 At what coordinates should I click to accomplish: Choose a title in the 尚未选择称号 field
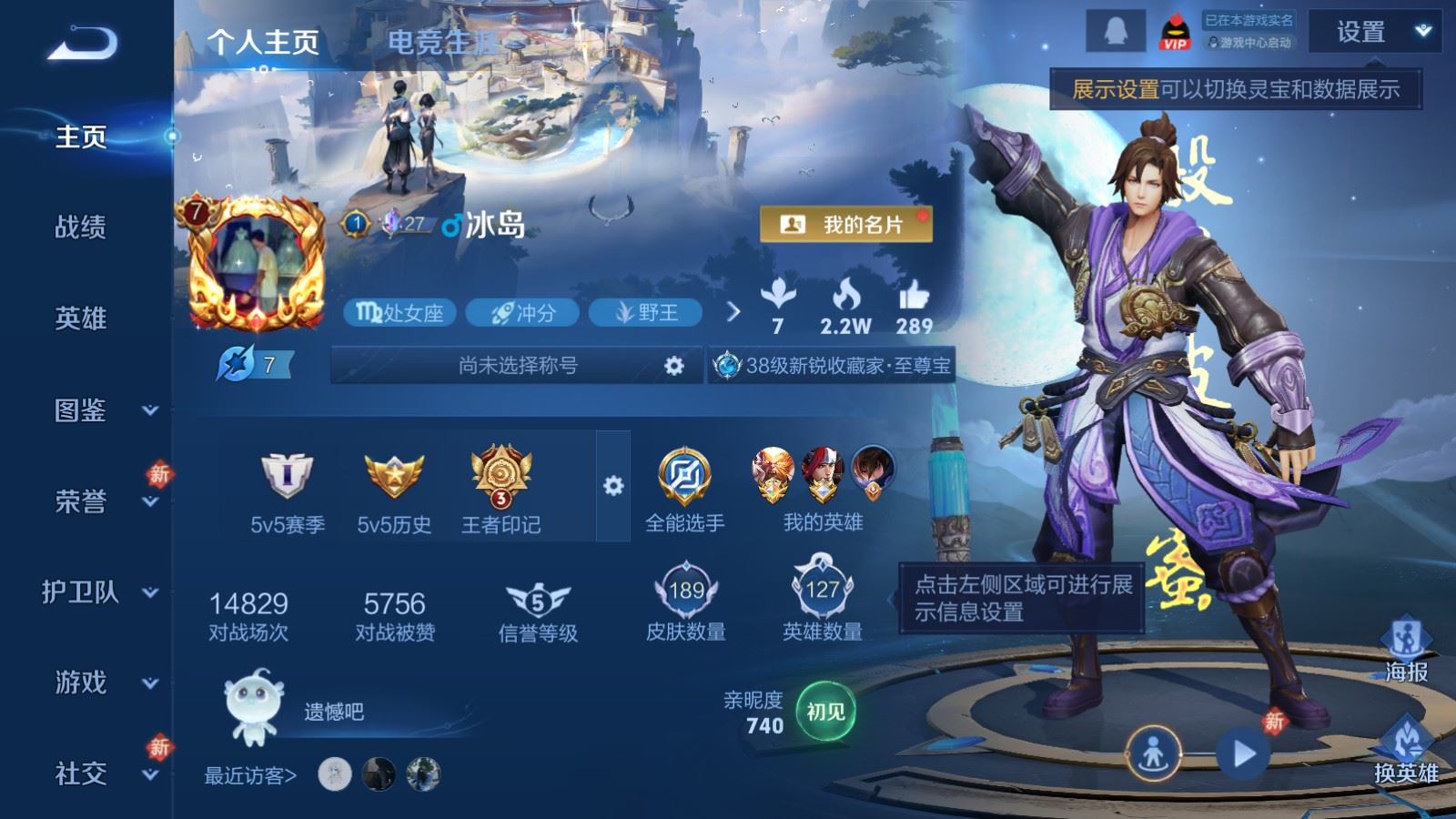517,365
